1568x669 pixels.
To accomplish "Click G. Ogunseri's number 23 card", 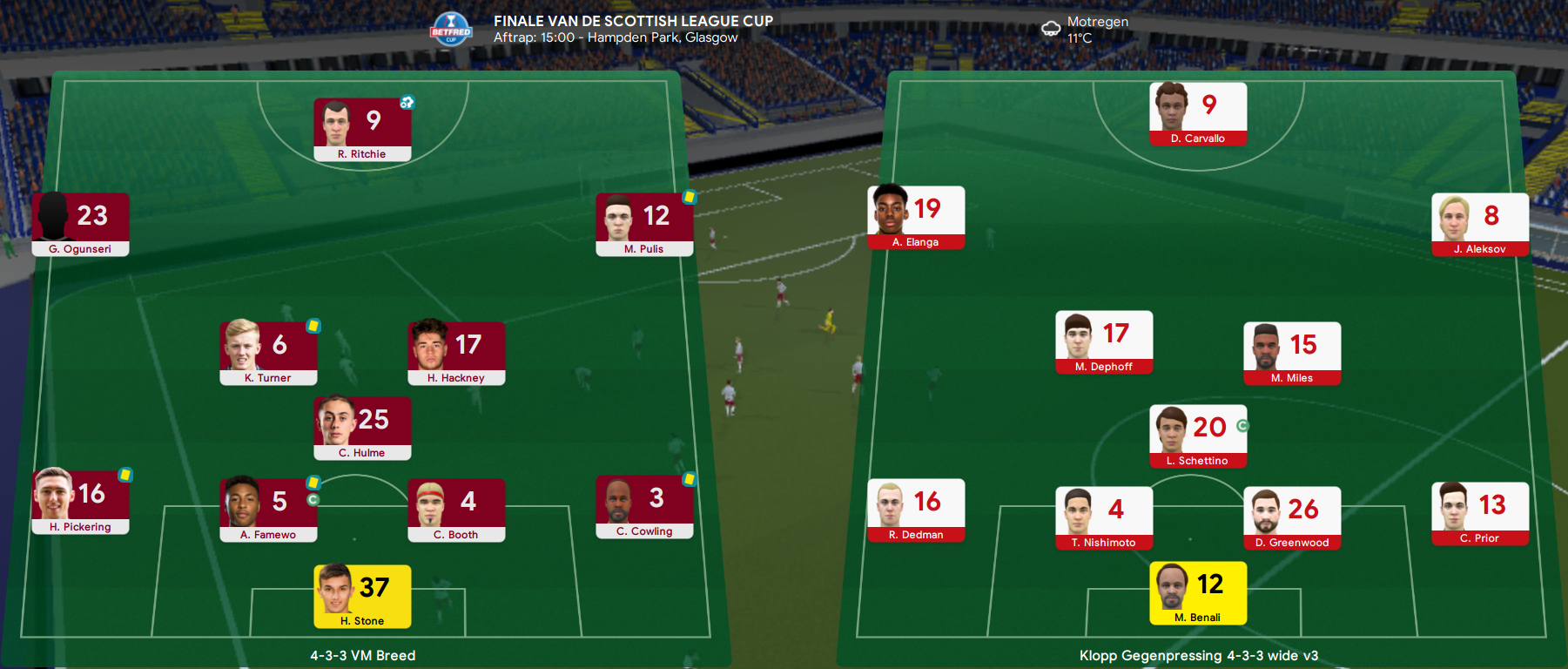I will tap(80, 224).
